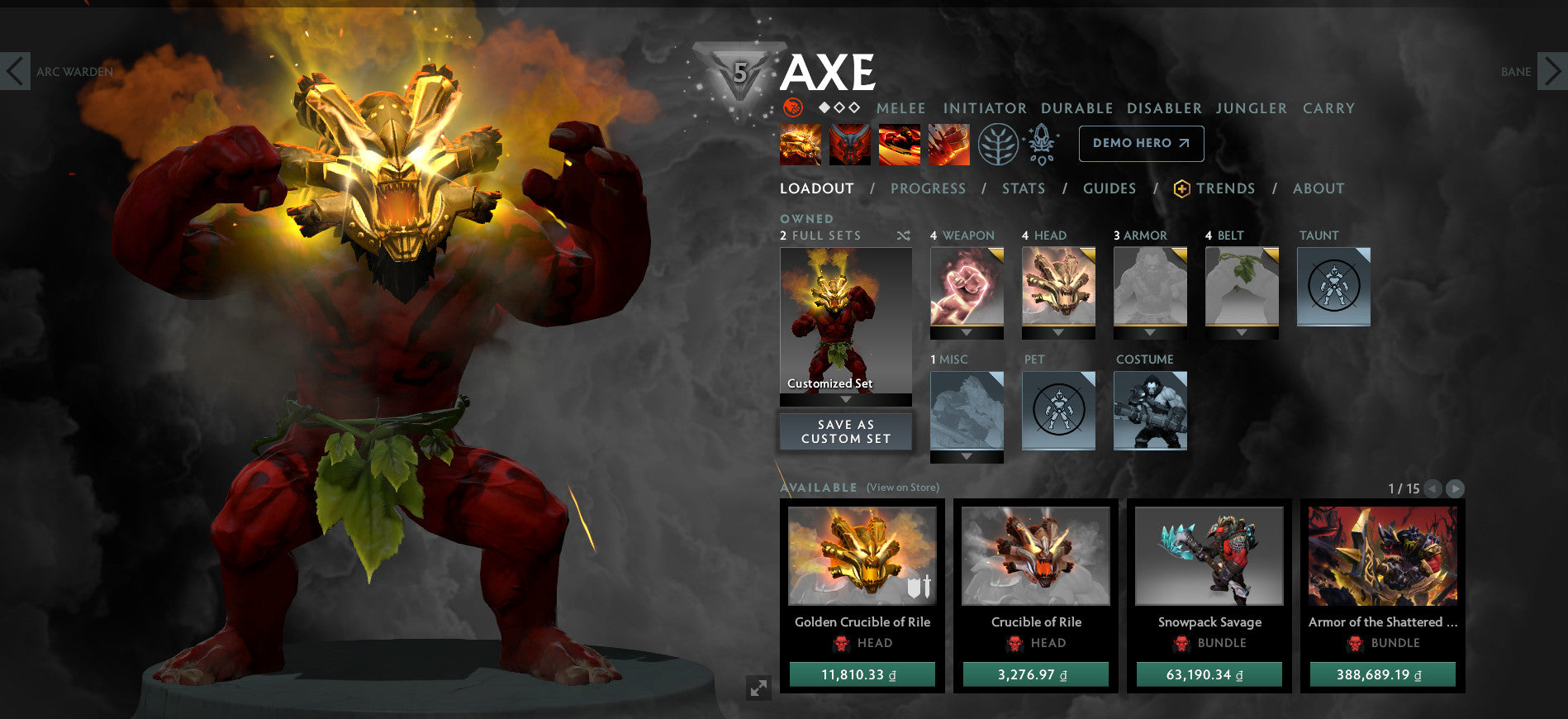Screen dimensions: 1568x719
Task: View the Aghanim's Scepter upgrades icon
Action: point(1043,142)
